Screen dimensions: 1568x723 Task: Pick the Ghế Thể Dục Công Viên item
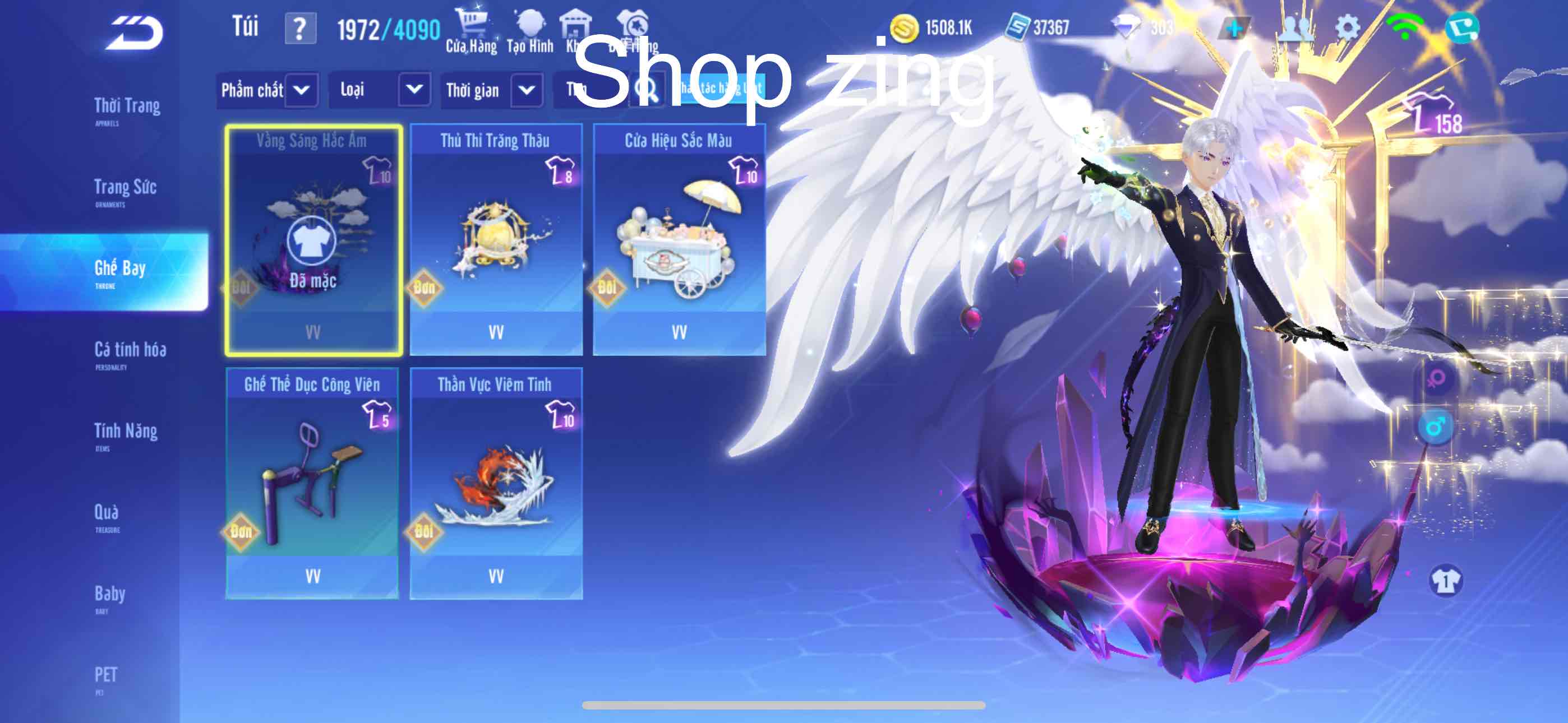pos(312,483)
